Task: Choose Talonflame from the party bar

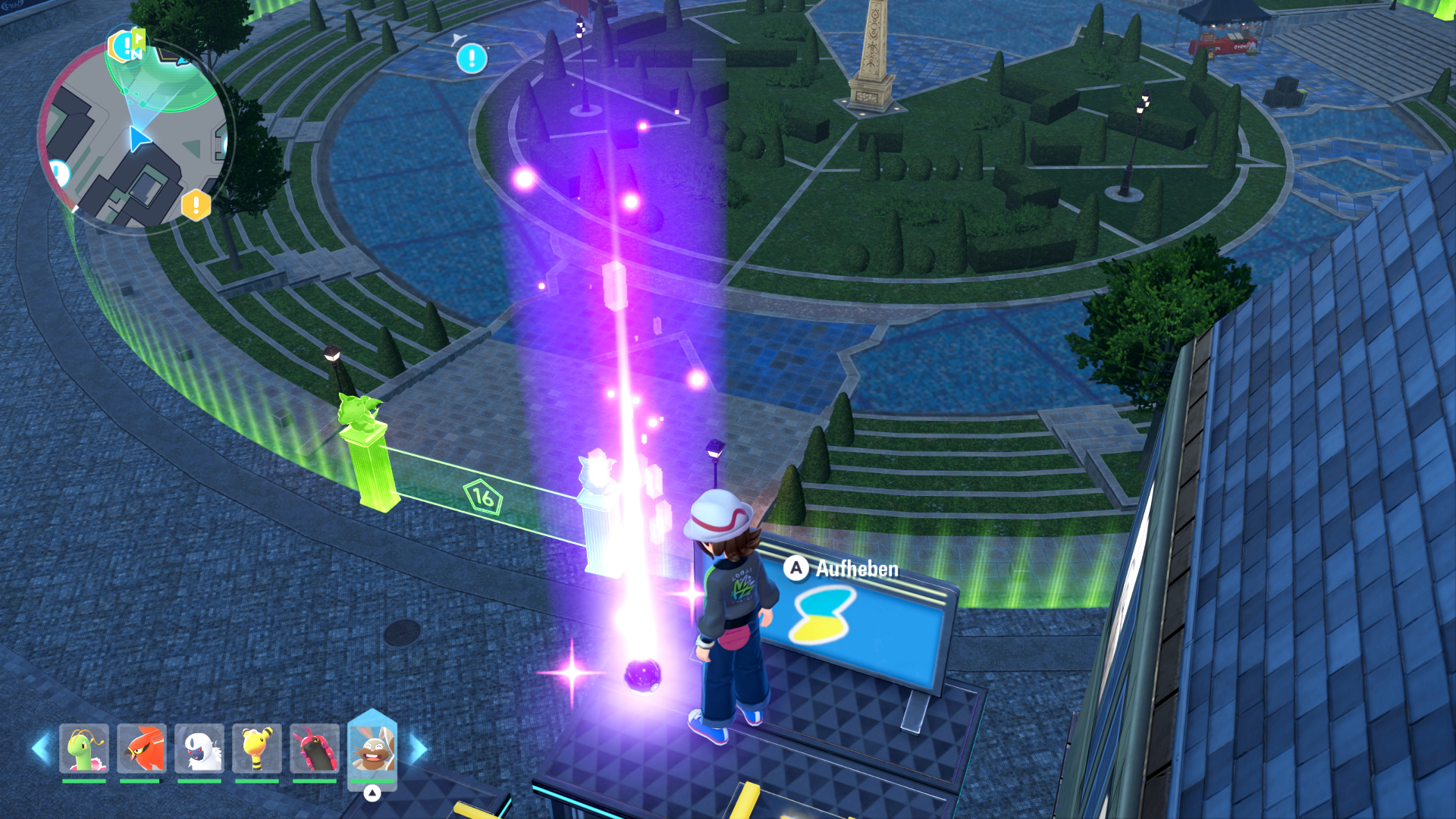Action: tap(142, 748)
